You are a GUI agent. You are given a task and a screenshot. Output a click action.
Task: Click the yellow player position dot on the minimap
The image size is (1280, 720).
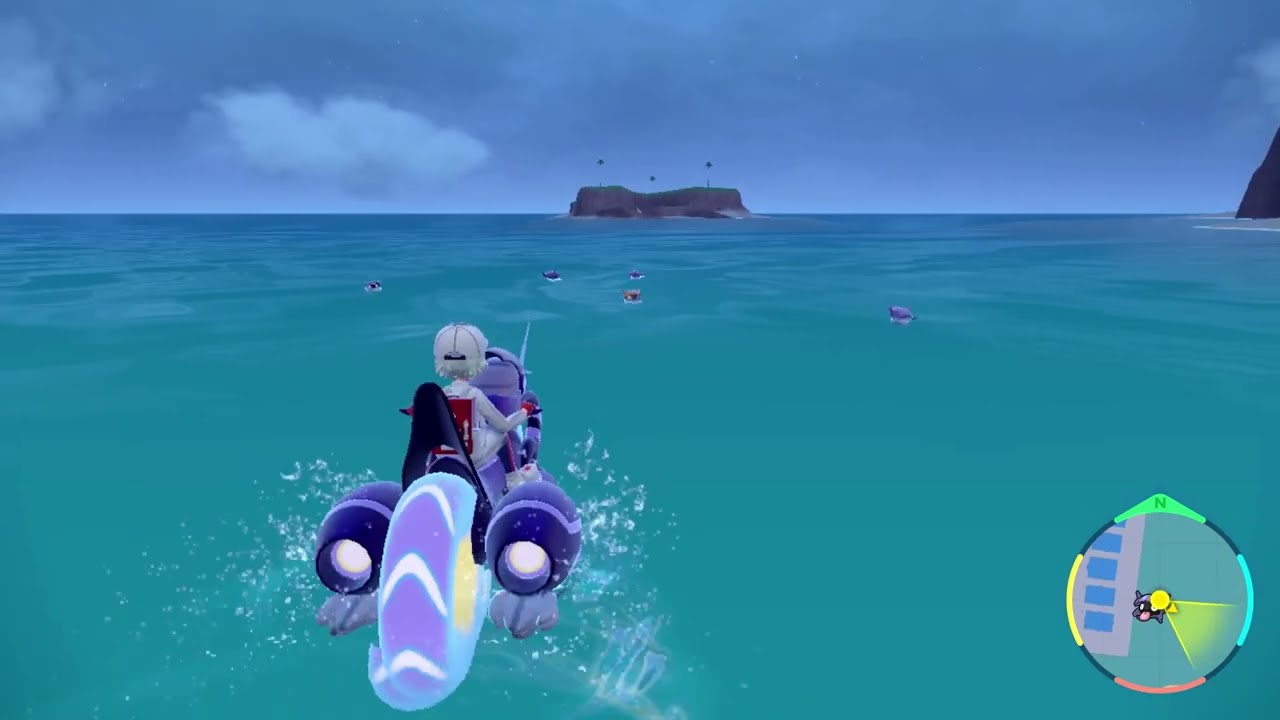point(1160,598)
